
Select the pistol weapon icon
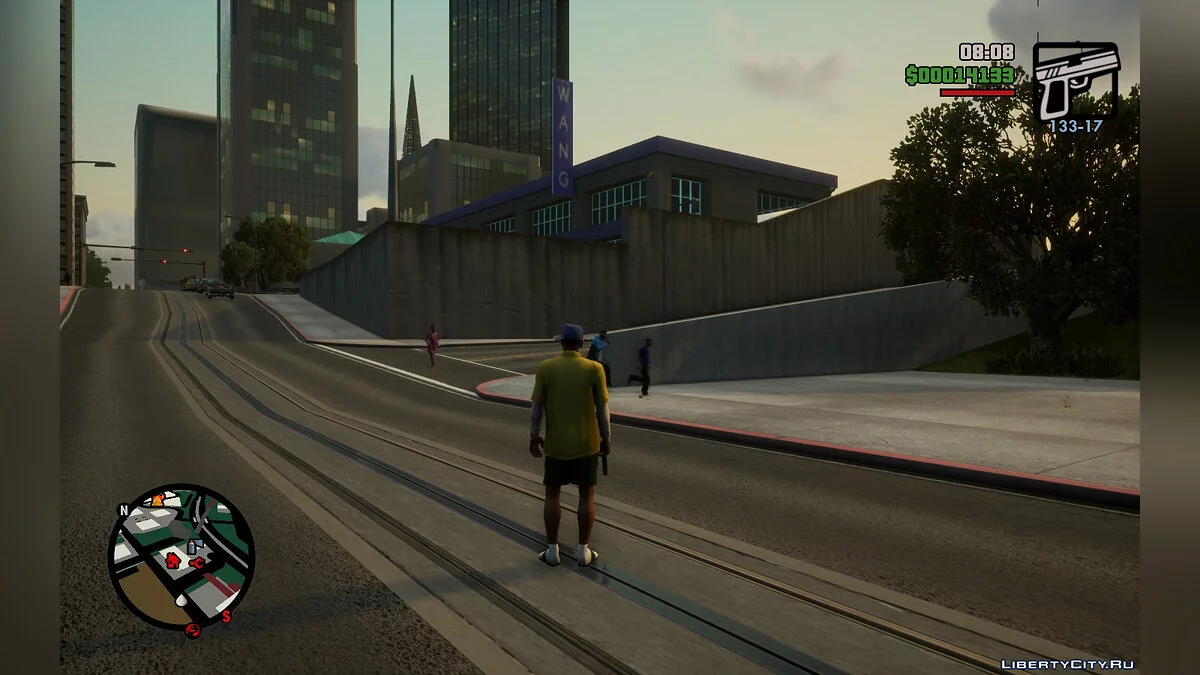click(1075, 80)
